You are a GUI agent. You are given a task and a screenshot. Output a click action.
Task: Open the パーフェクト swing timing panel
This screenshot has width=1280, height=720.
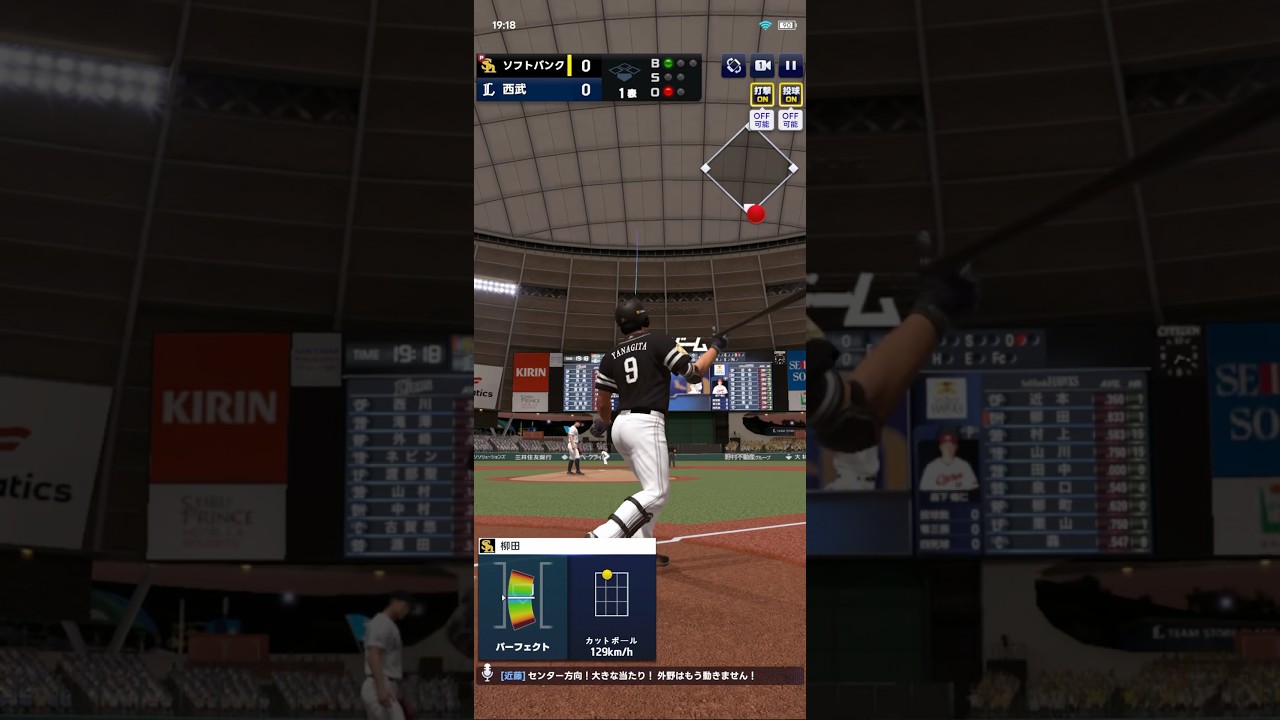coord(522,607)
